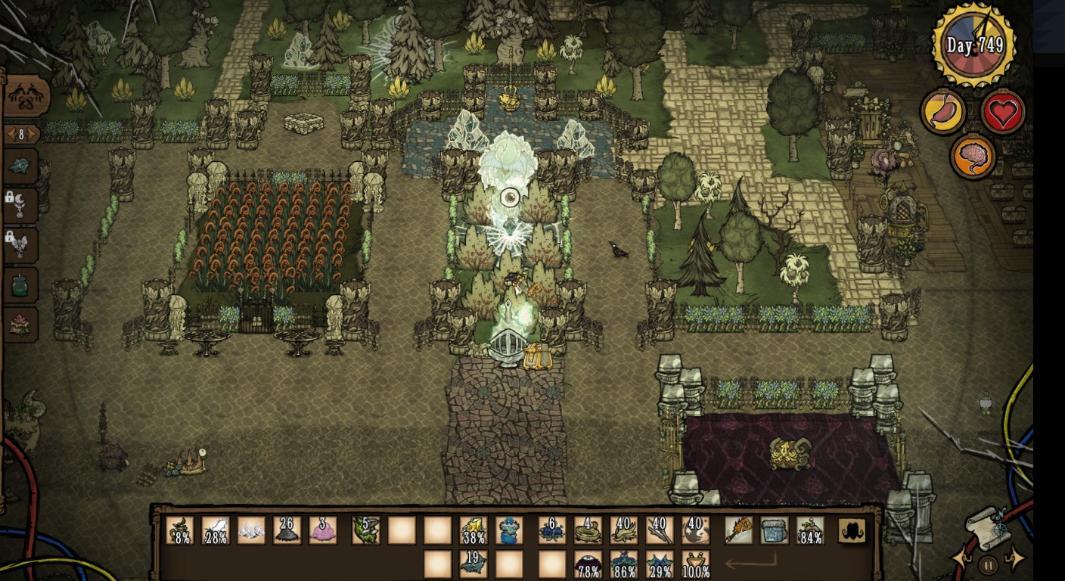Screen dimensions: 1065x581
Task: Pick the blue flower stack of 6
Action: (551, 530)
